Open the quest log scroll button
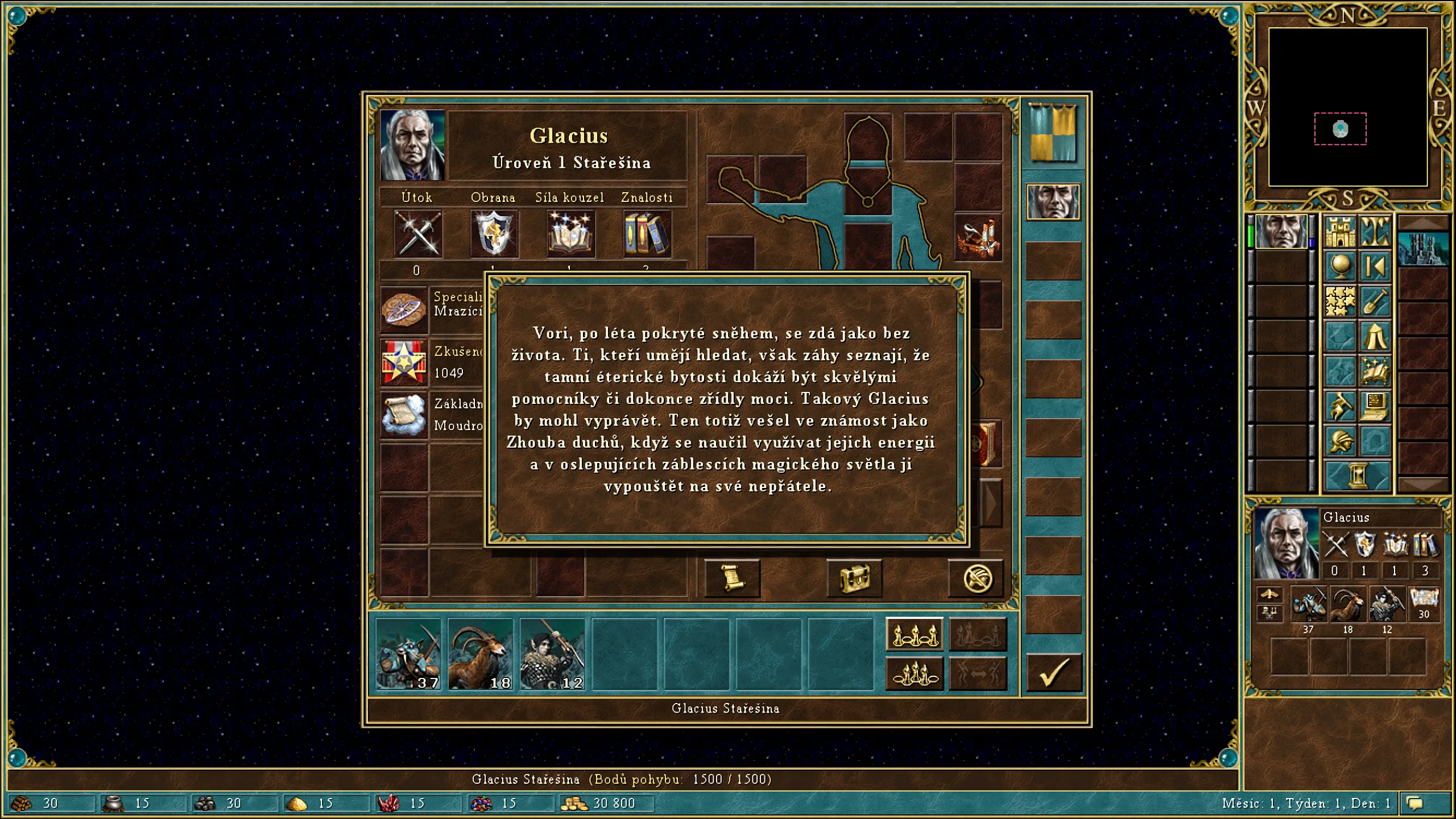 pos(733,578)
